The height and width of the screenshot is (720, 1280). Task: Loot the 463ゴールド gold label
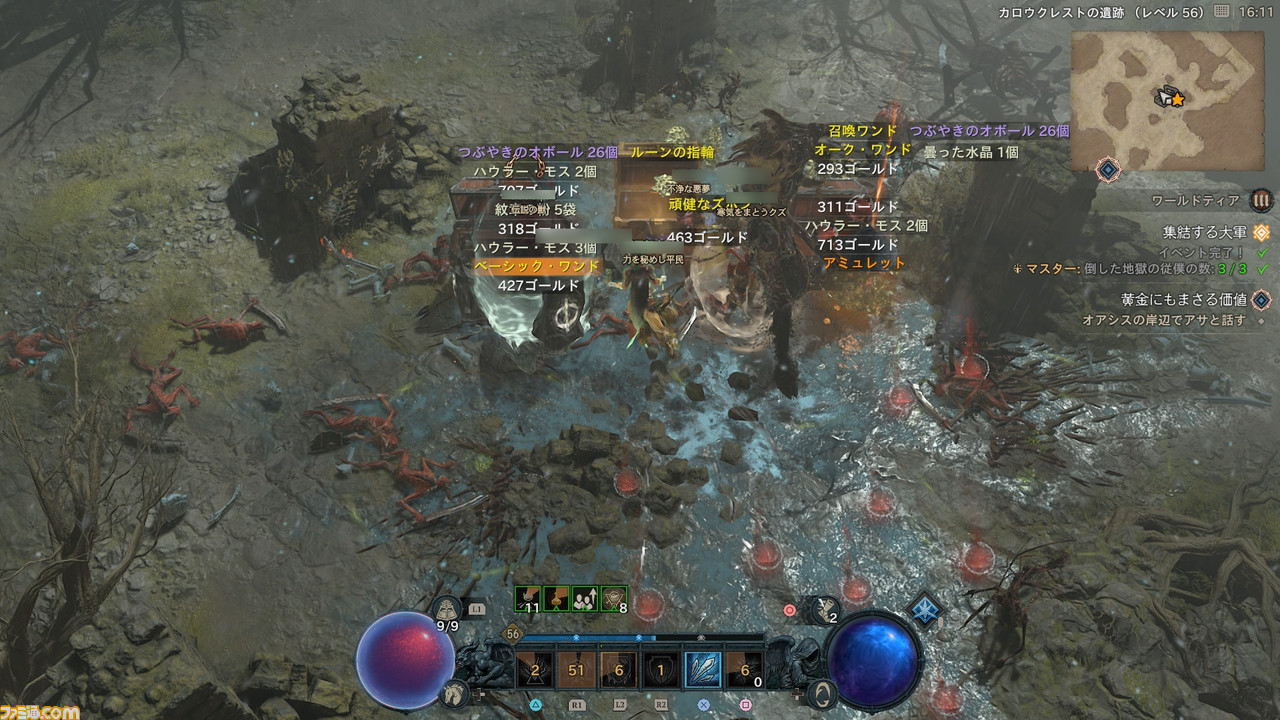708,237
